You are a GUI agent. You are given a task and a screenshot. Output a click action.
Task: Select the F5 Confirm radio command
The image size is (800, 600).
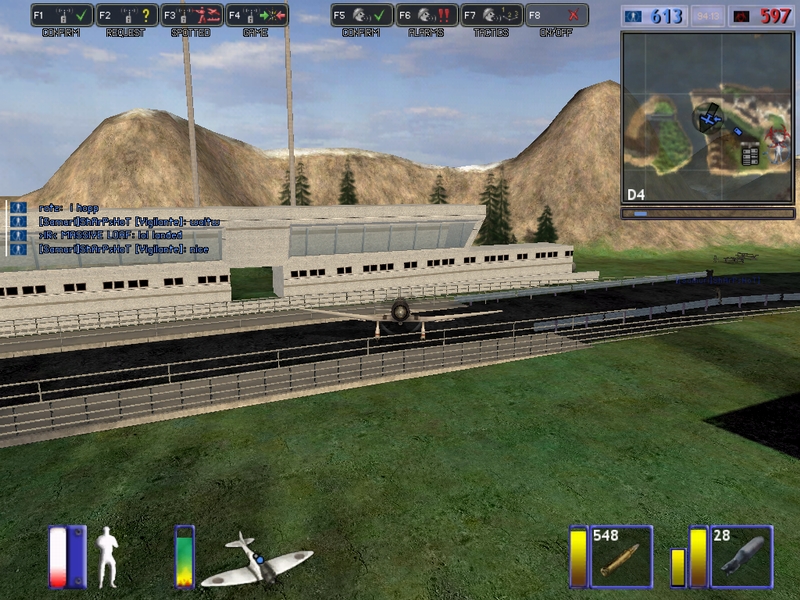point(361,15)
